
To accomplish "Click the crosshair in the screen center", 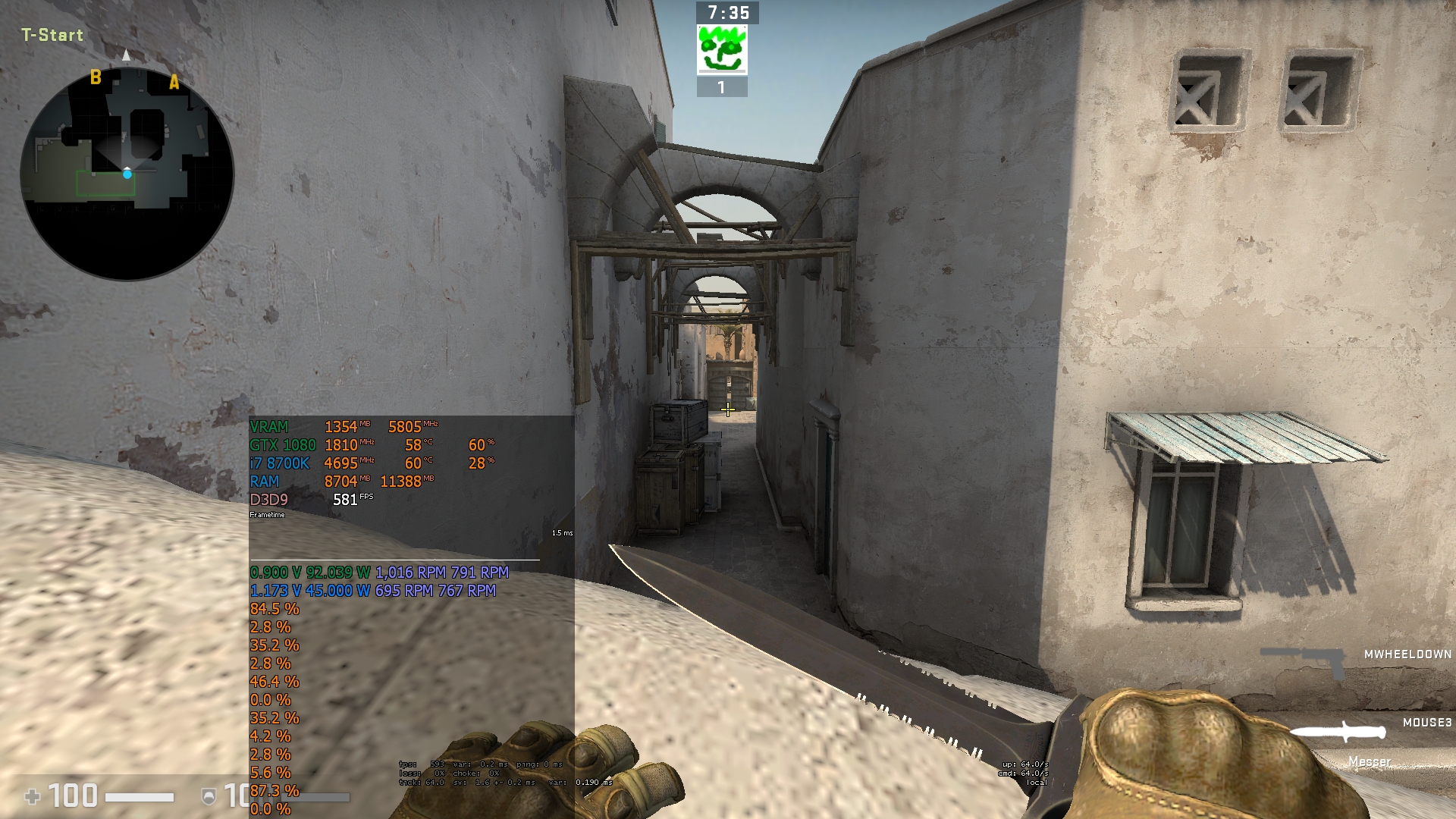I will [x=727, y=409].
